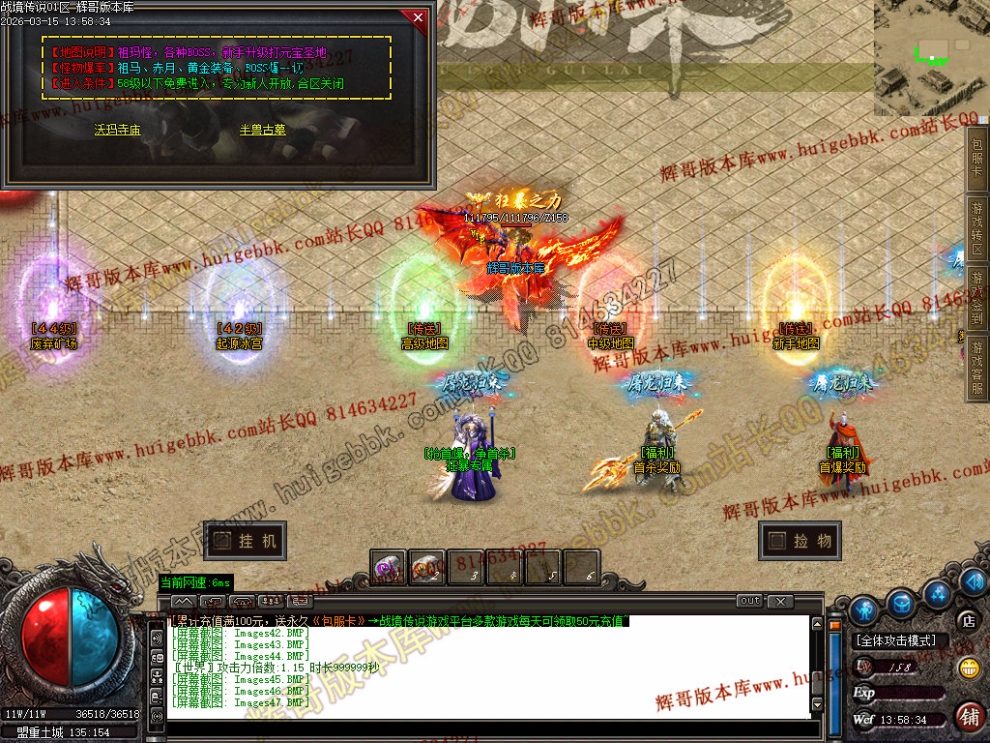The height and width of the screenshot is (743, 990).
Task: Click the chat window 'out' button
Action: click(750, 601)
